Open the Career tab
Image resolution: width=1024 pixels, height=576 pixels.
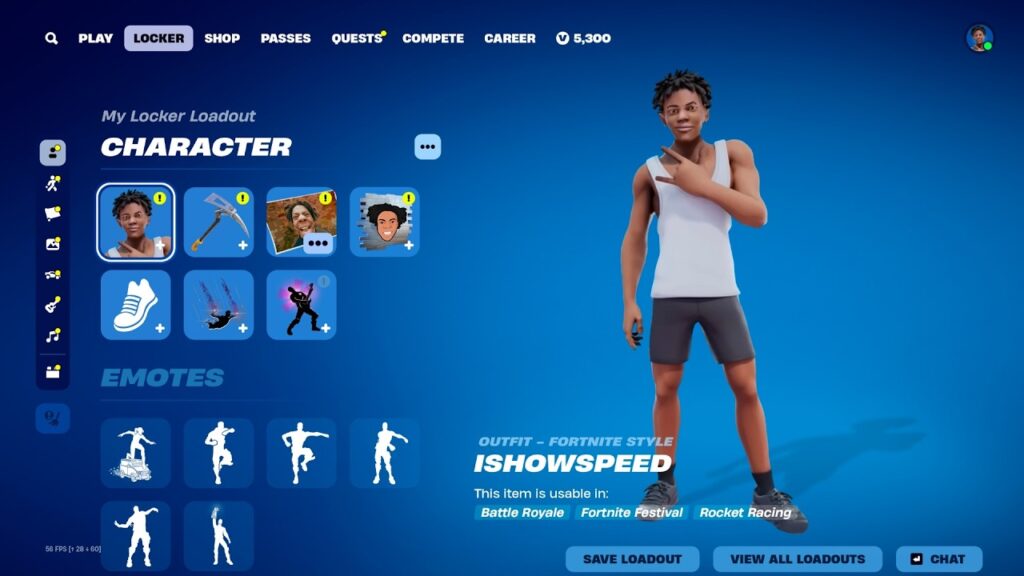click(x=510, y=39)
